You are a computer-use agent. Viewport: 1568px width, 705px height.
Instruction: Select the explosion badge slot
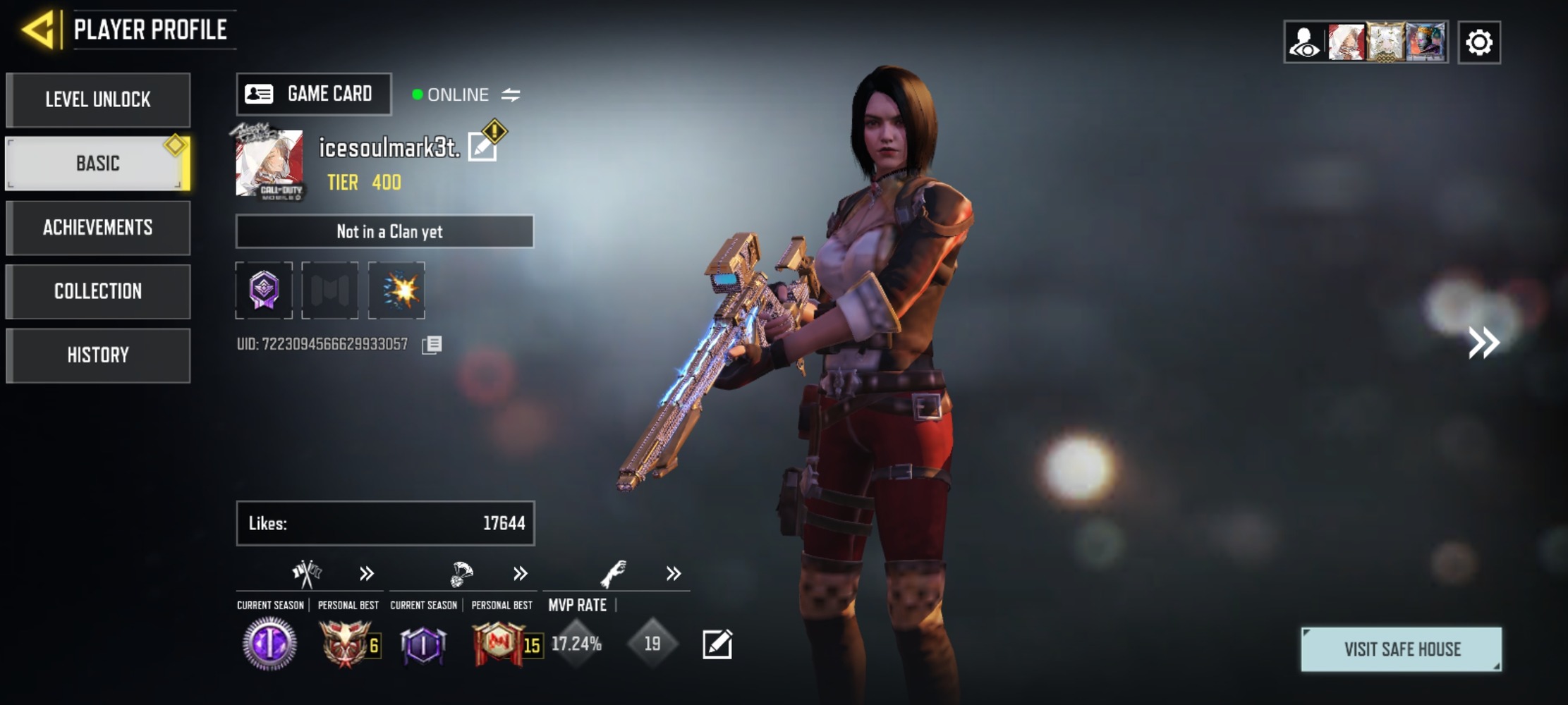(396, 290)
